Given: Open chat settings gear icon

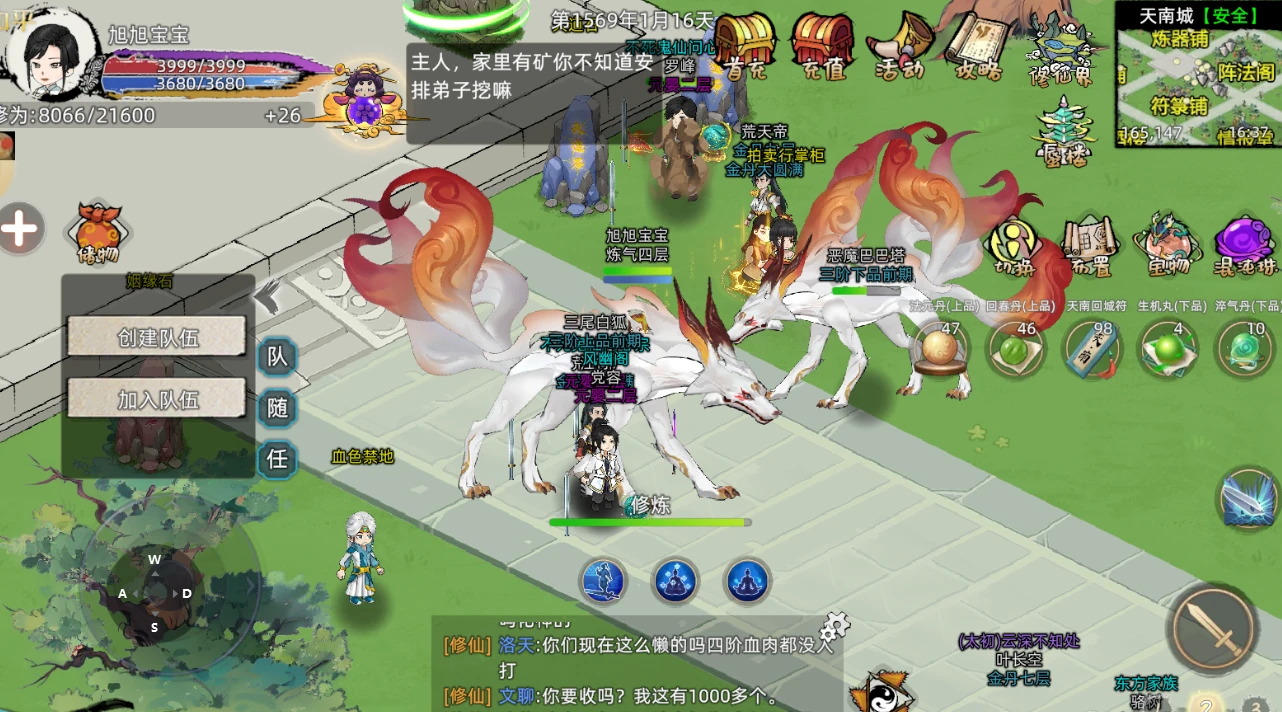Looking at the screenshot, I should pos(834,628).
